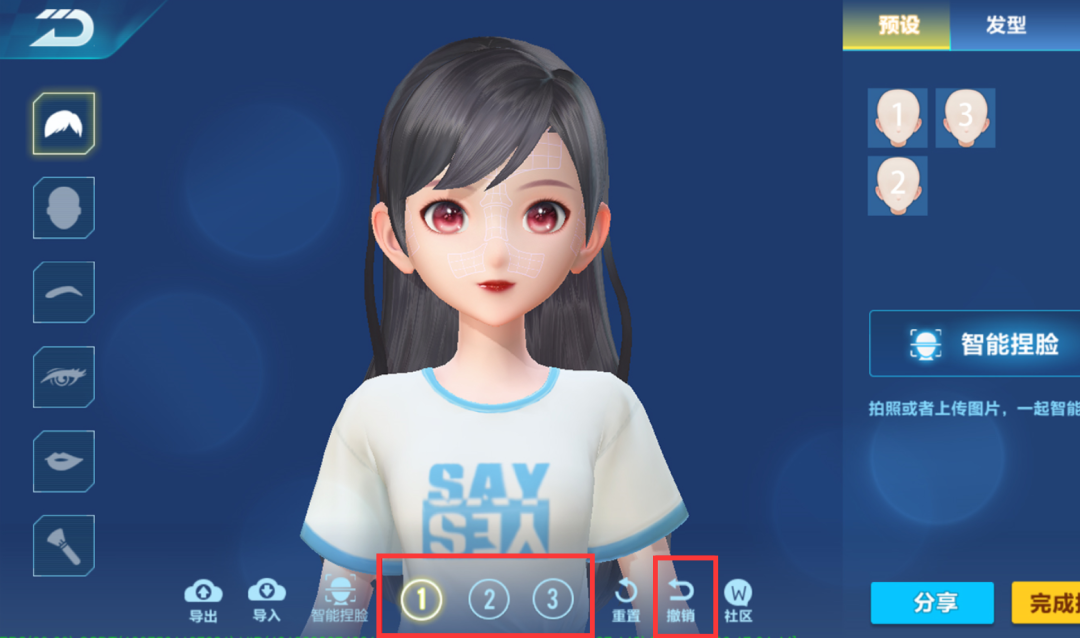Choose face preset thumbnail number 2
The image size is (1080, 638).
tap(897, 185)
